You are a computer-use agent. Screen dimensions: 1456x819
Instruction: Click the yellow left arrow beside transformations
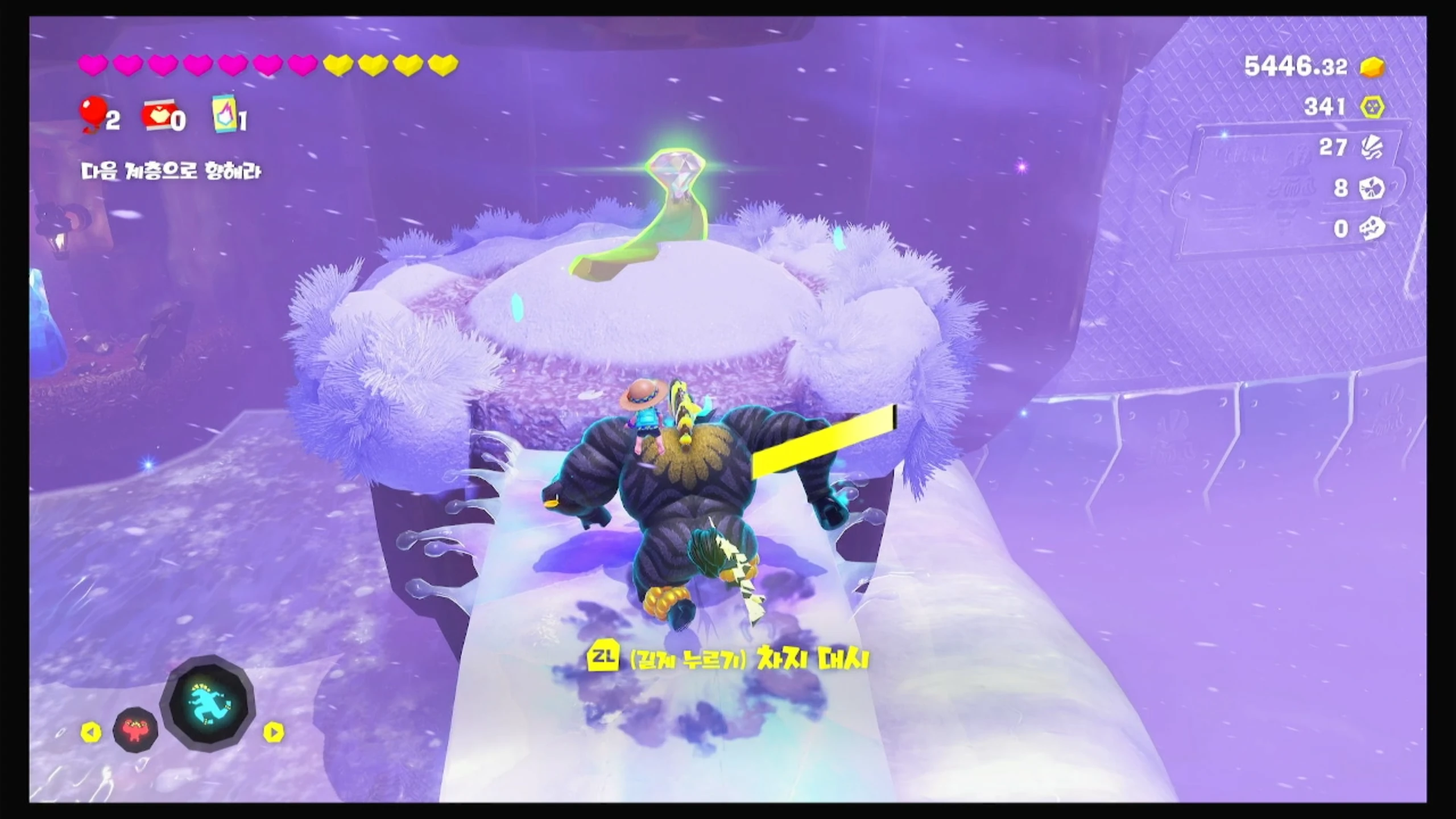point(91,733)
